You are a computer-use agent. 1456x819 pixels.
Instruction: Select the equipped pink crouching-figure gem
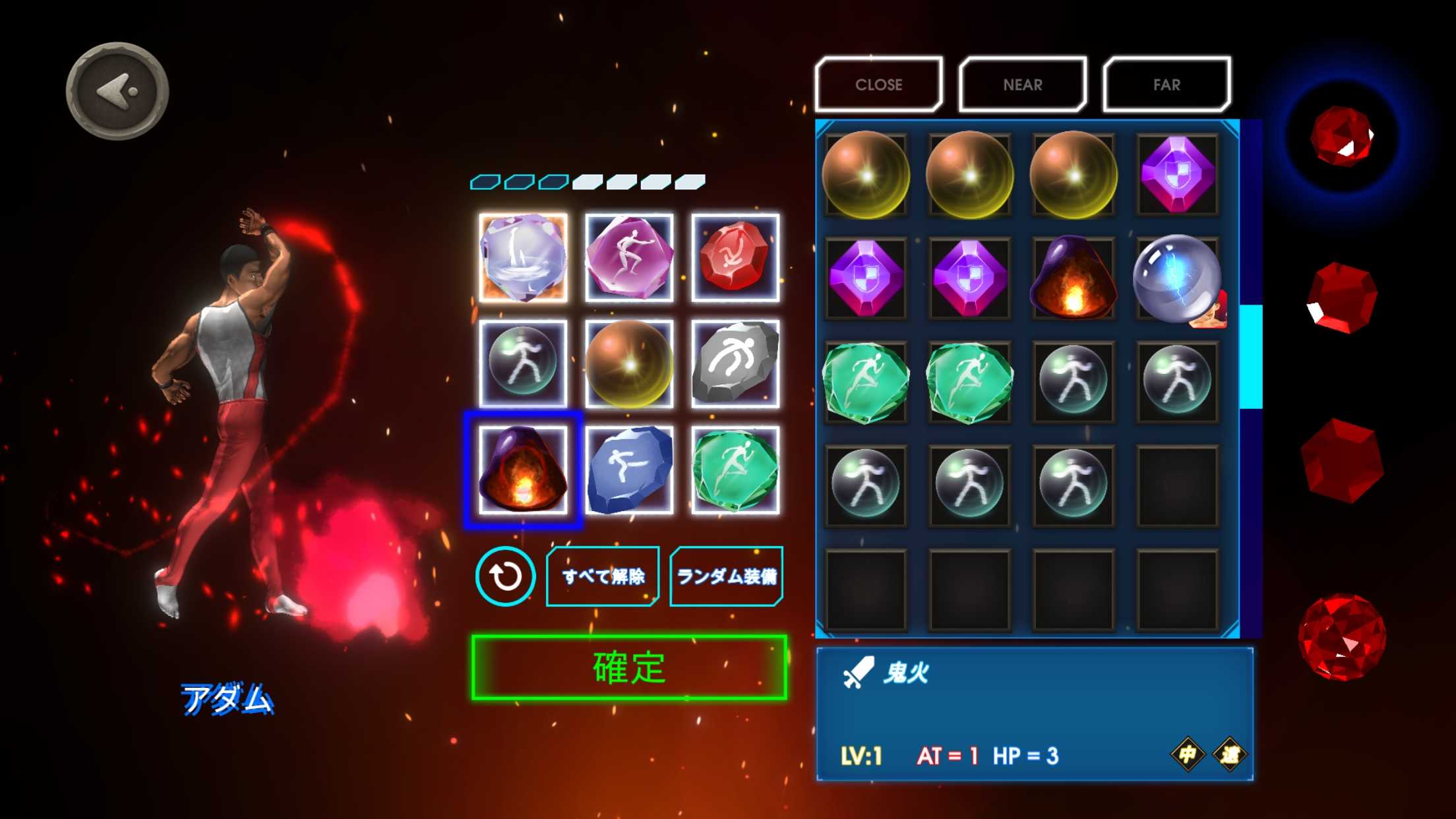629,258
